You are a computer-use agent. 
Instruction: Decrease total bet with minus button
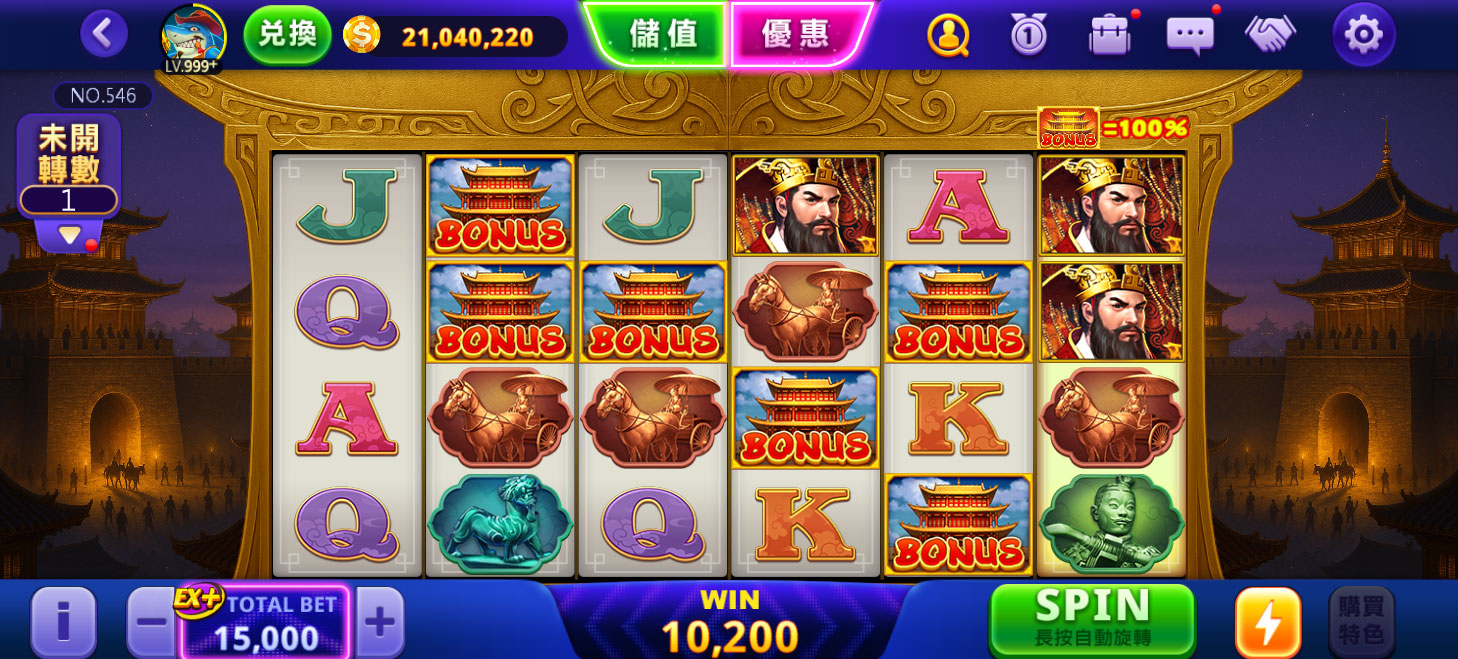click(x=152, y=622)
